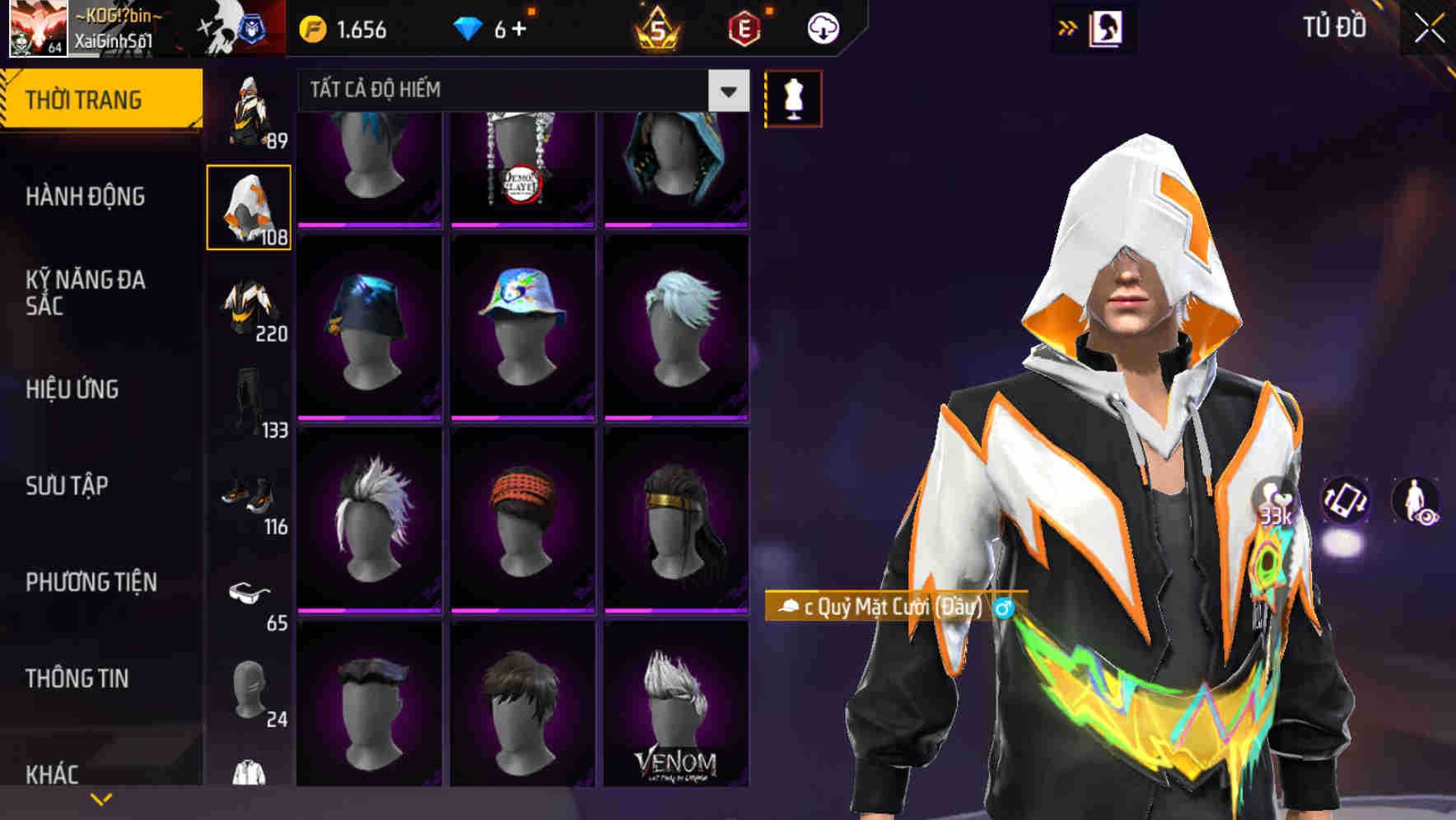1456x820 pixels.
Task: Toggle the mannequin outfit display
Action: click(x=793, y=97)
